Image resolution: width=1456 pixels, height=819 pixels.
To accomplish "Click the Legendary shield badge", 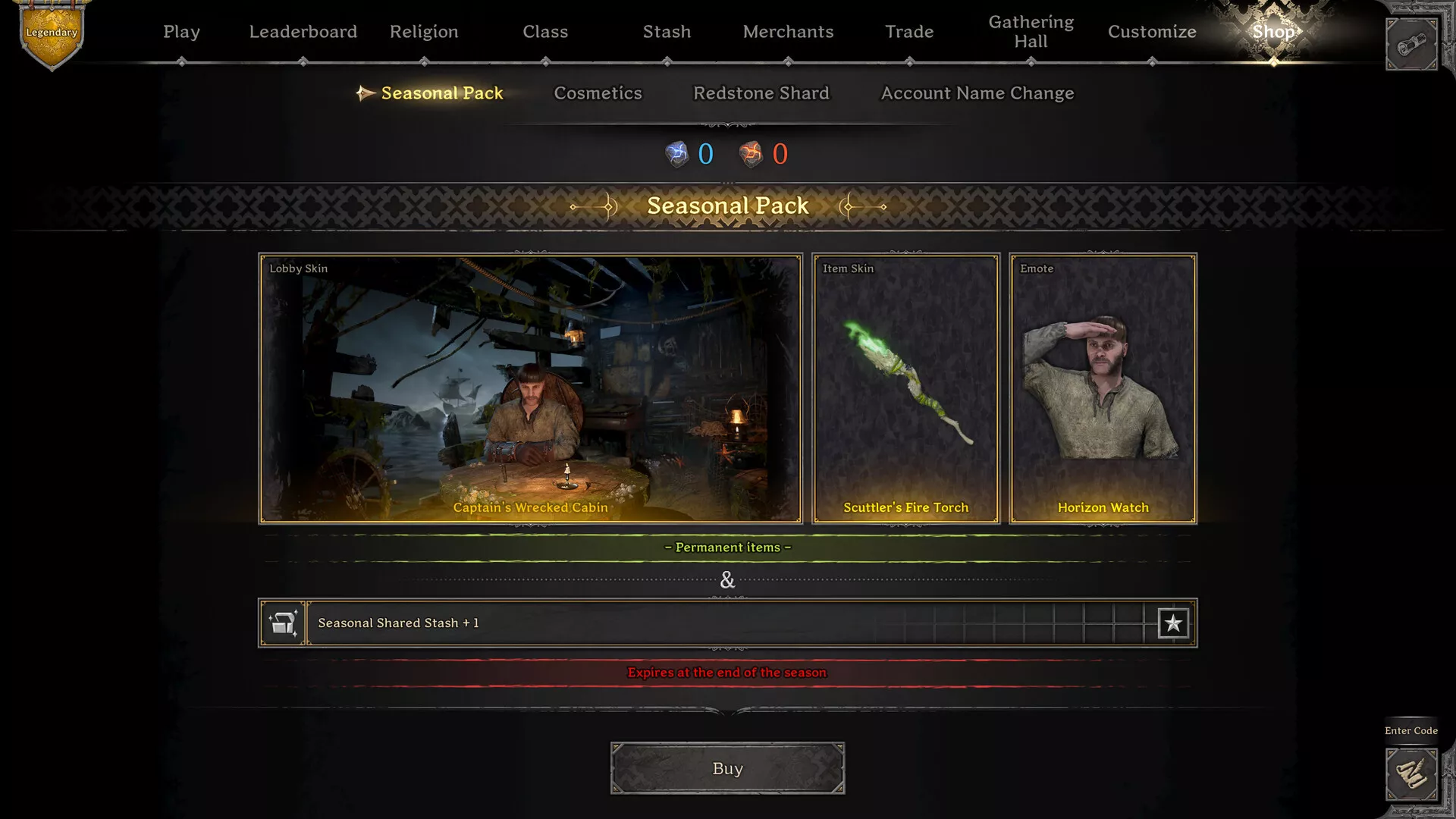I will click(x=52, y=35).
